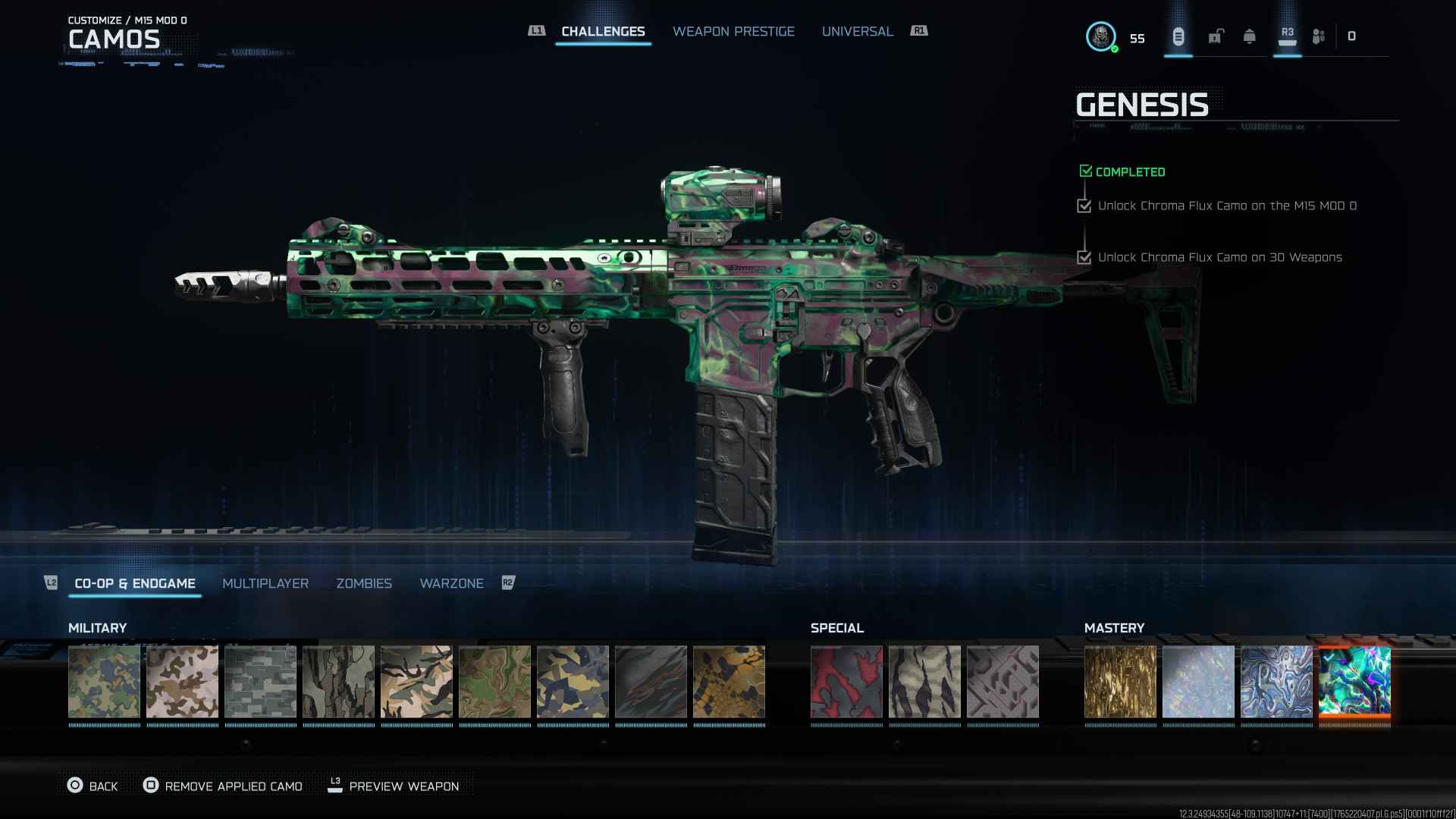Switch to the Weapon Prestige tab

coord(733,31)
